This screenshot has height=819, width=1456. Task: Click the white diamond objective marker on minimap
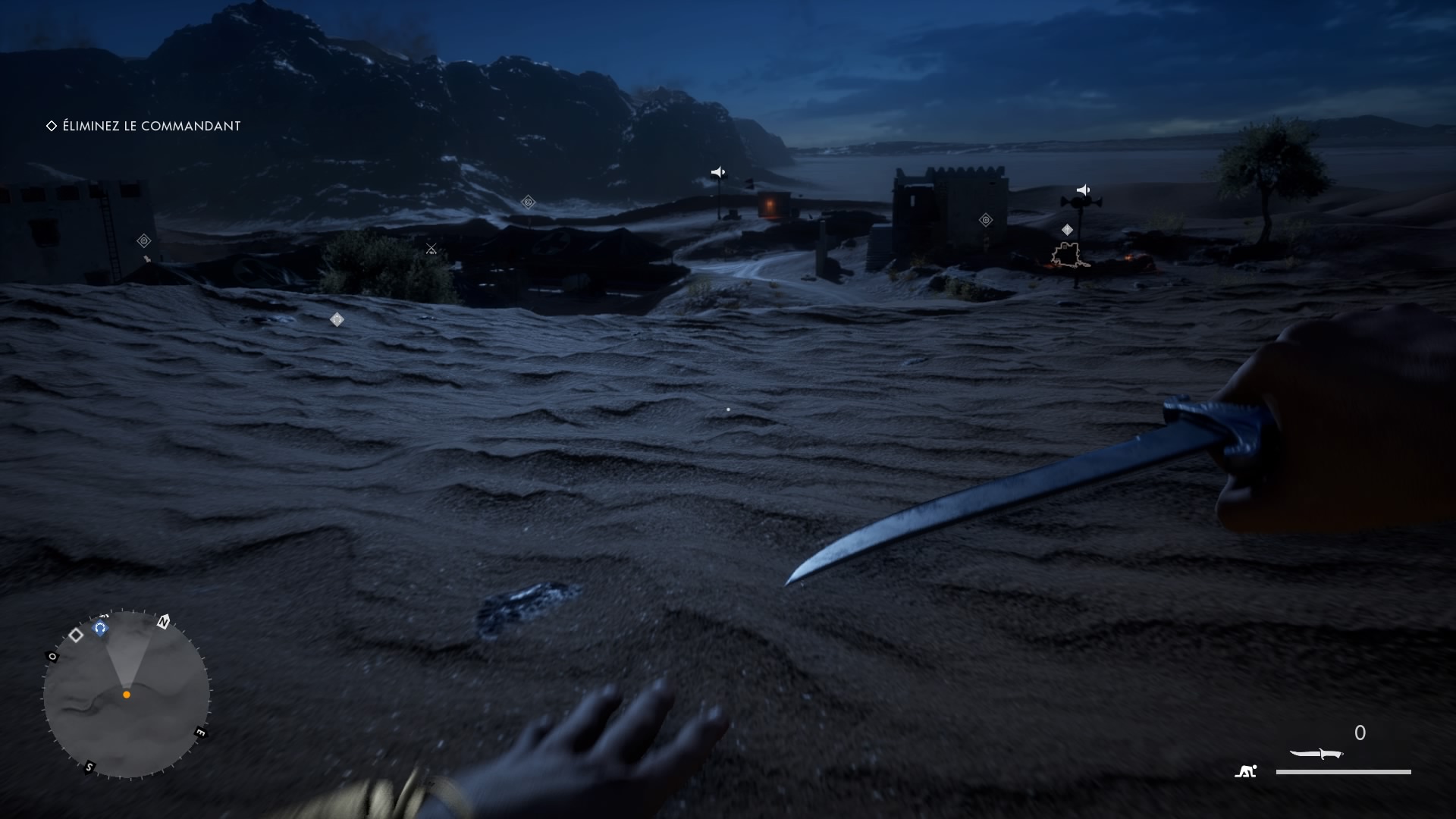[76, 635]
